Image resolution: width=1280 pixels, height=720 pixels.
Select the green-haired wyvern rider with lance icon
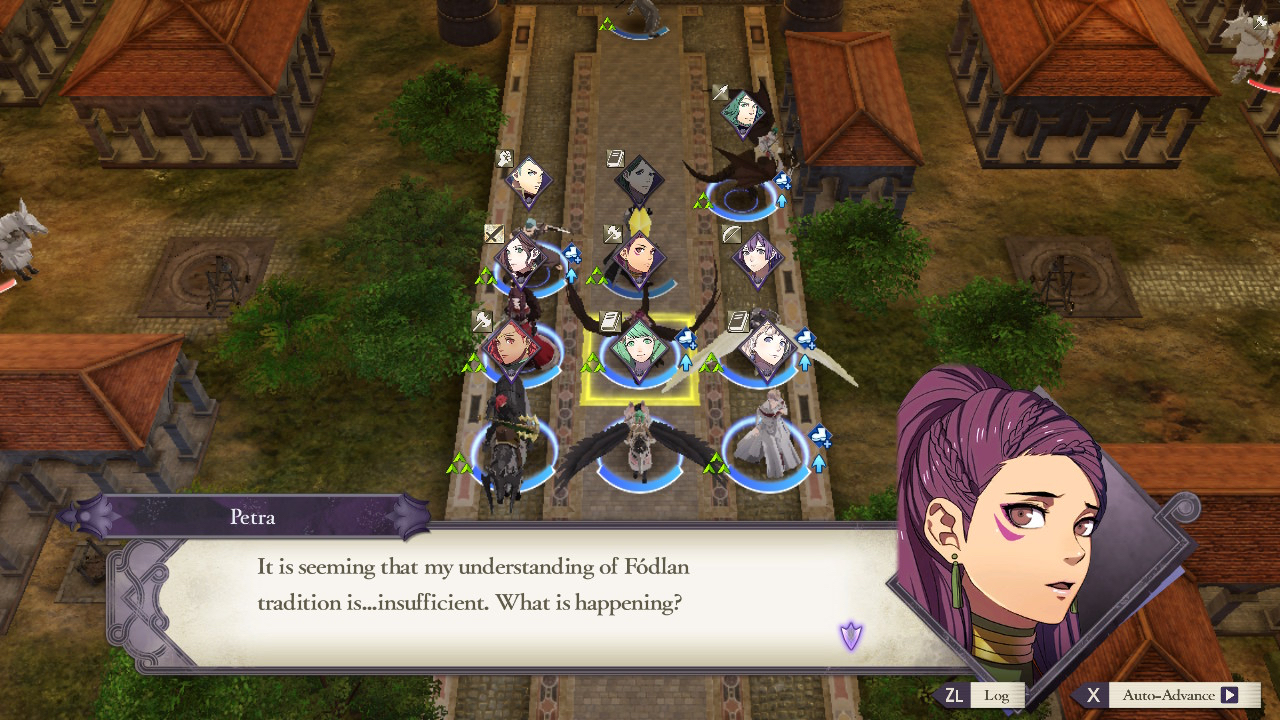click(743, 114)
